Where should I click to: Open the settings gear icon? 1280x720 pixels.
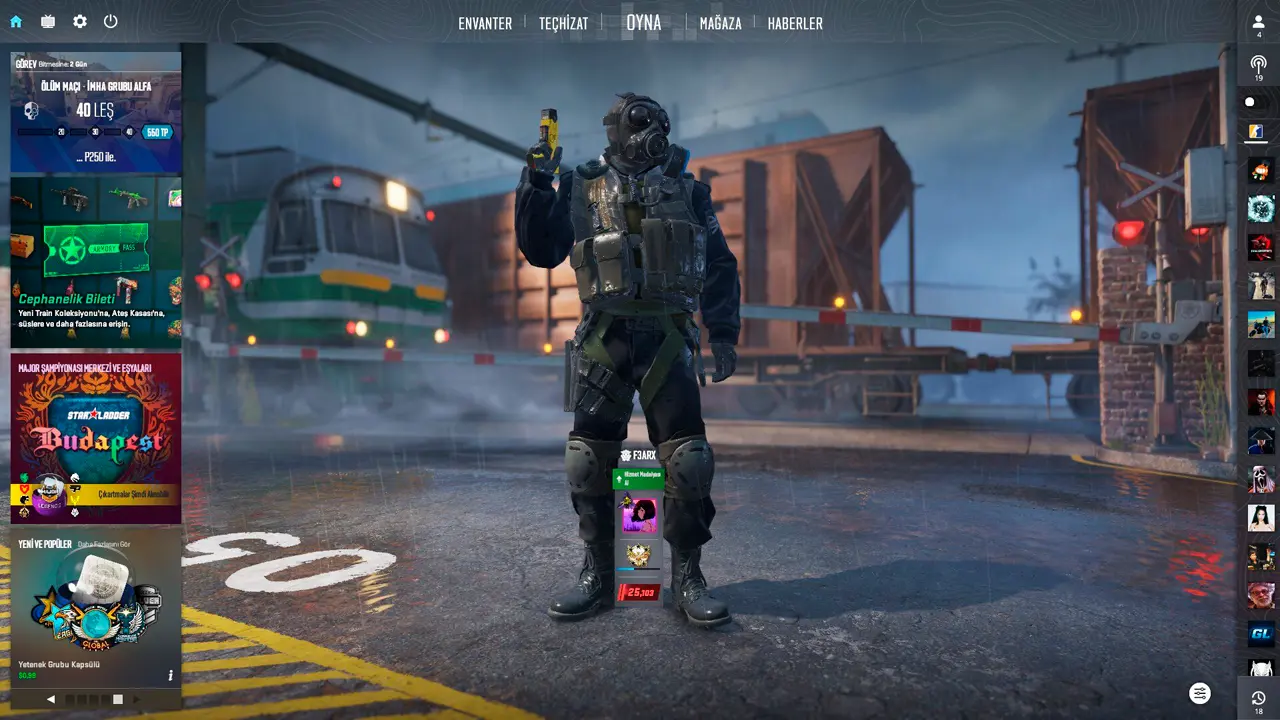[80, 21]
